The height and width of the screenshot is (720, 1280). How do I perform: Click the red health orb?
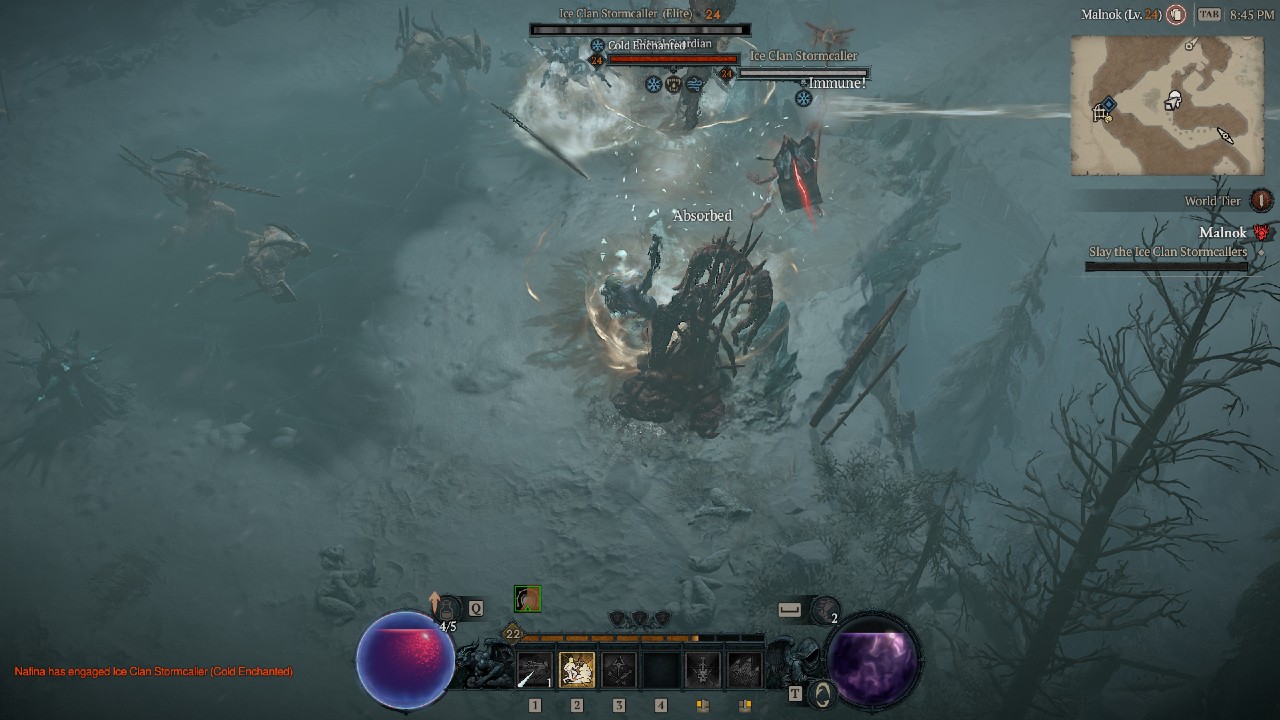pyautogui.click(x=405, y=658)
